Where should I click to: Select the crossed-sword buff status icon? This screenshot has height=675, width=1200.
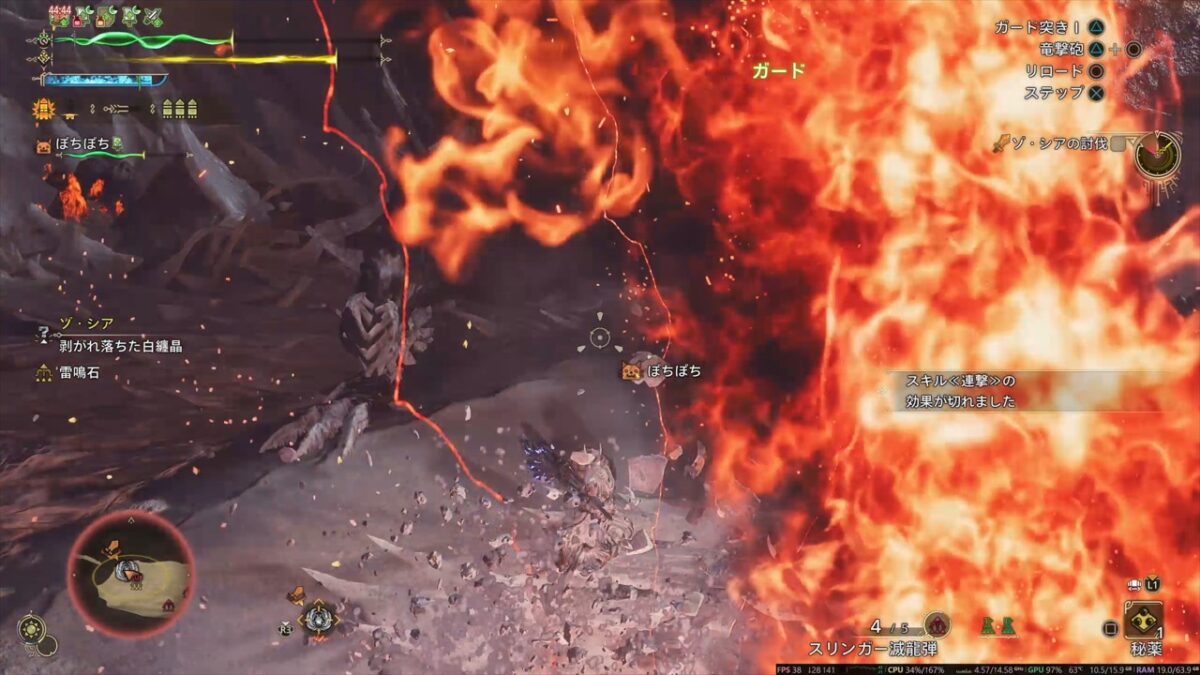pyautogui.click(x=153, y=17)
